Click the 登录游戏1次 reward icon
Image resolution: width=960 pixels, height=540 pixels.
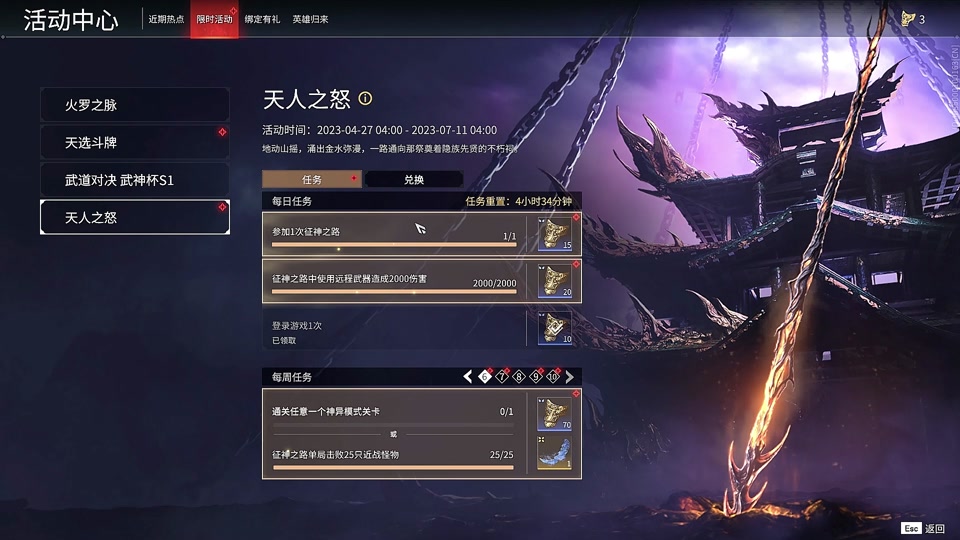click(x=555, y=327)
